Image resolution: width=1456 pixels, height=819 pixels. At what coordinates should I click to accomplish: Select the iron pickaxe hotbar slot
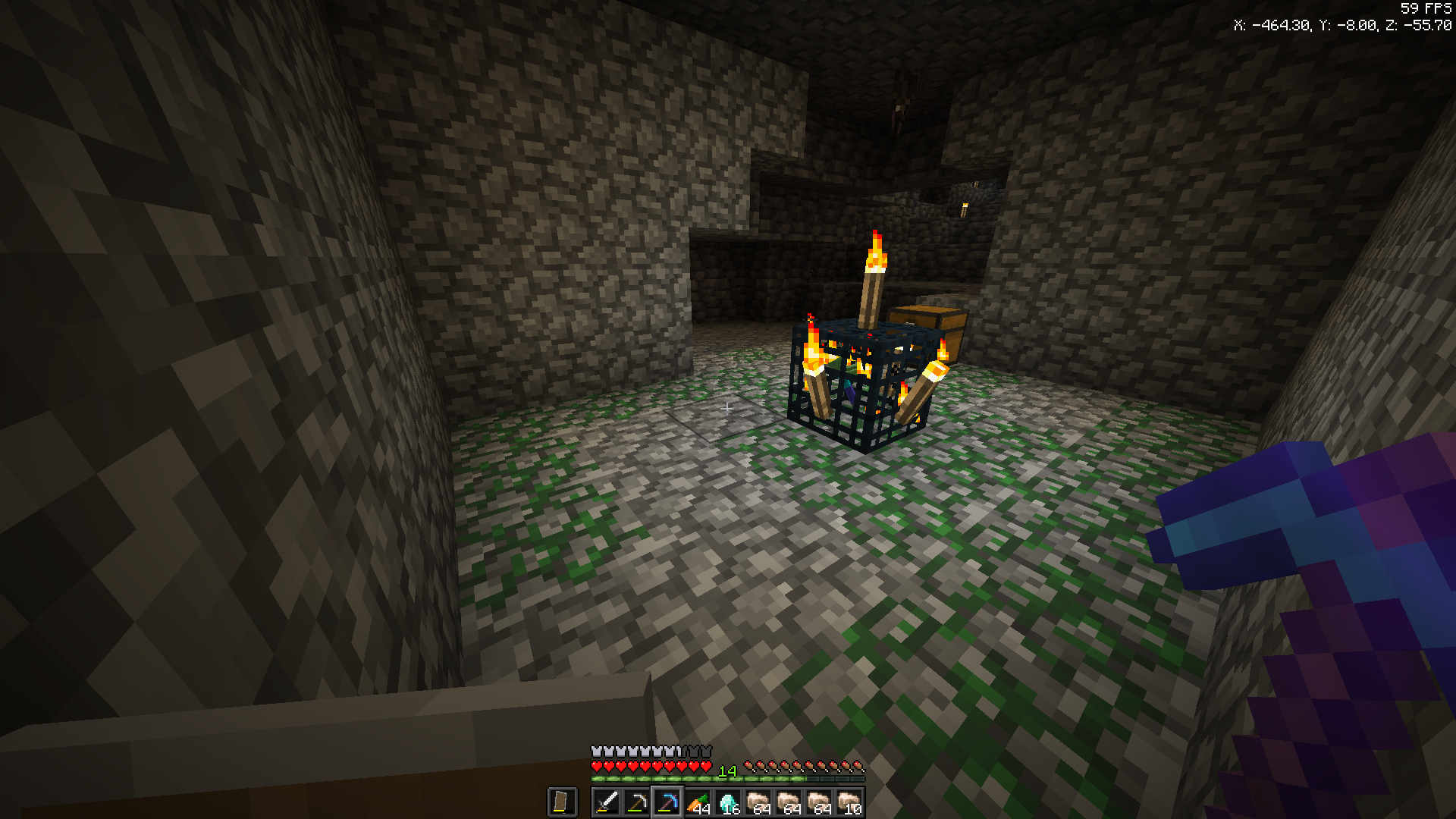click(x=637, y=802)
